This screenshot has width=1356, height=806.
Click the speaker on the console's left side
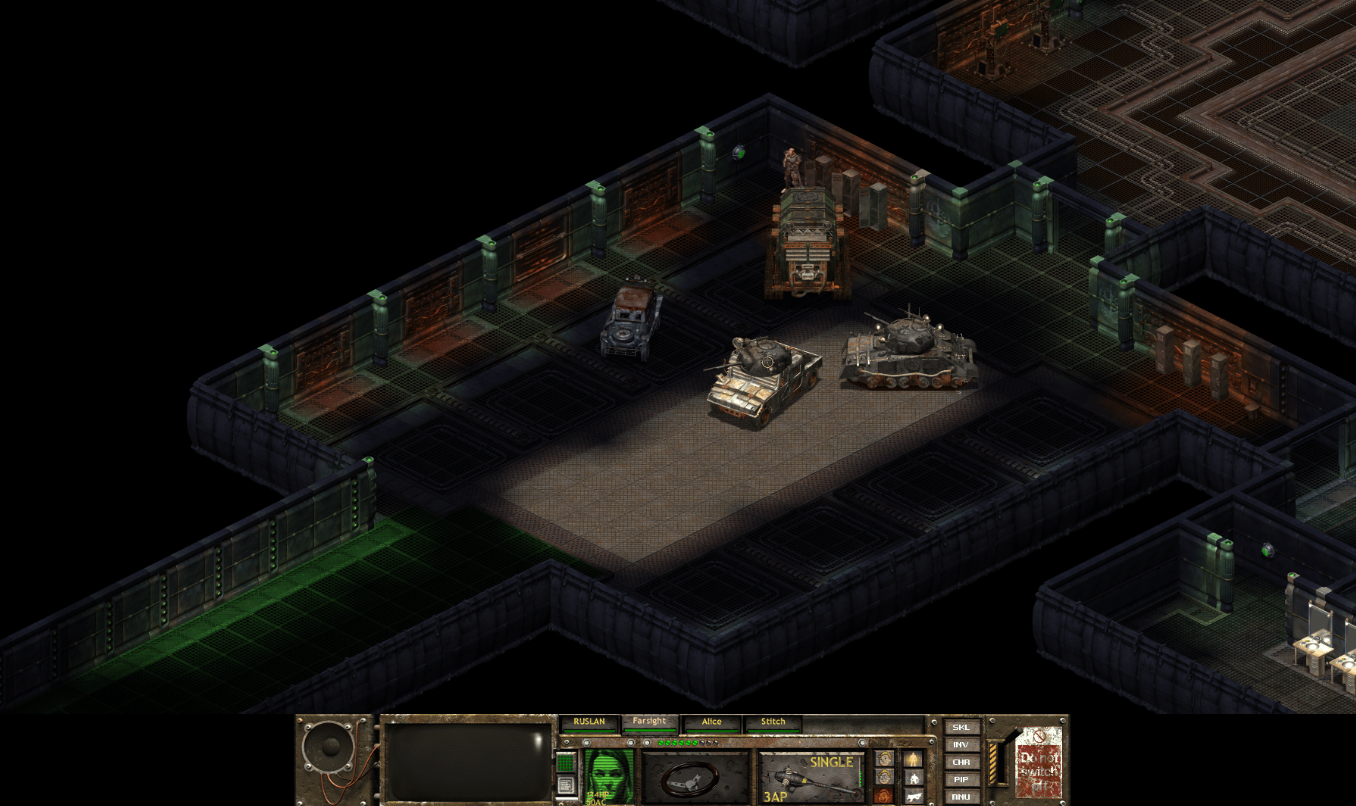click(330, 747)
